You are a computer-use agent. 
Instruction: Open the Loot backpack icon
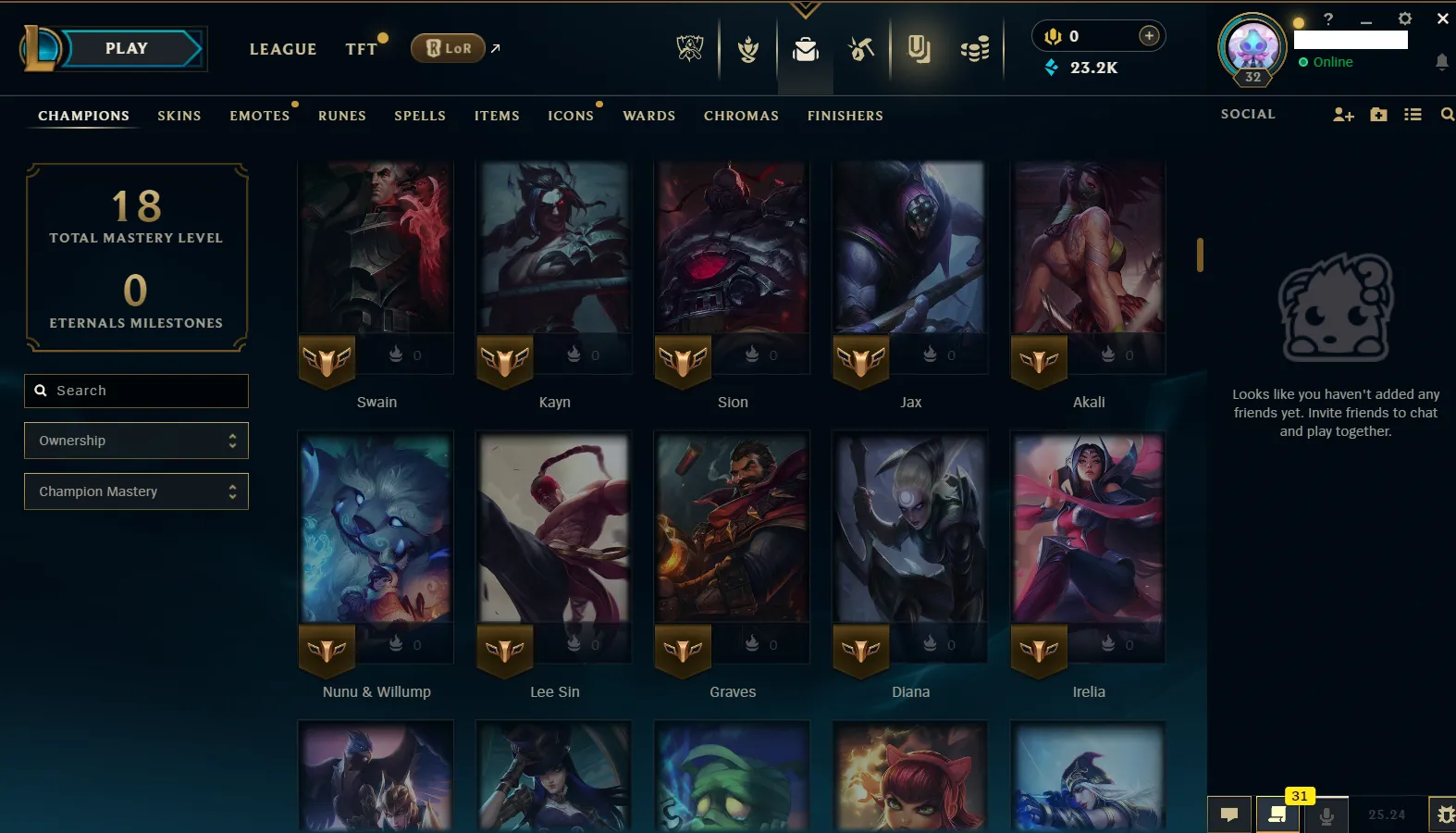click(805, 51)
